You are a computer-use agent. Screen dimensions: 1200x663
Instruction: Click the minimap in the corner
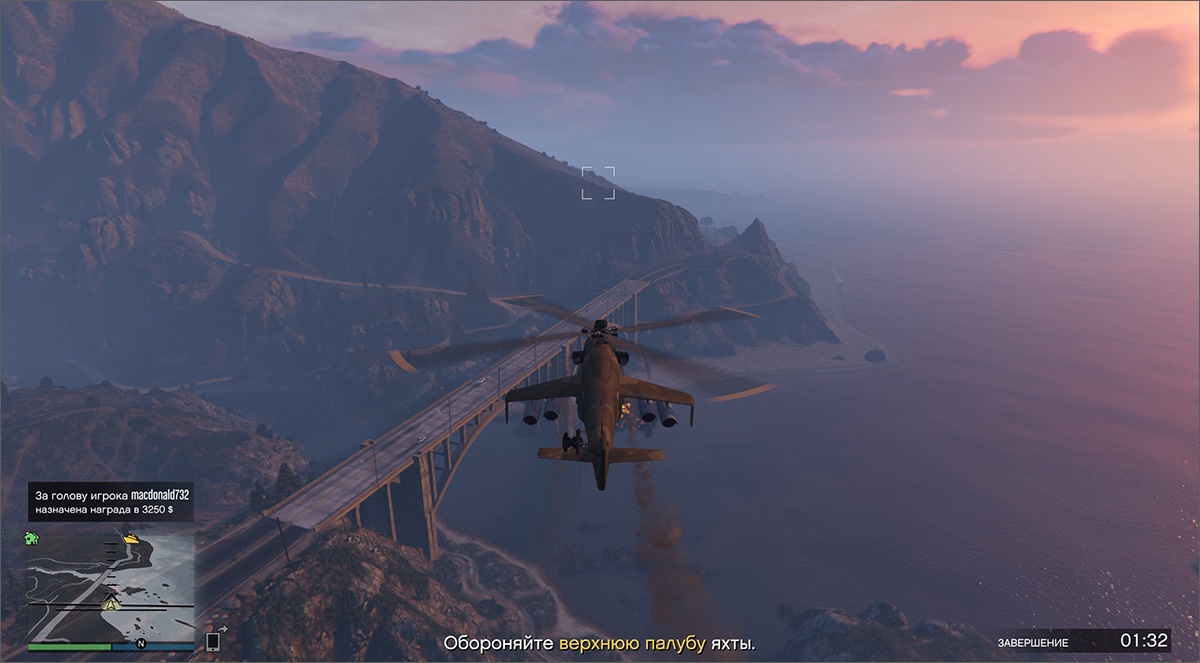[110, 585]
